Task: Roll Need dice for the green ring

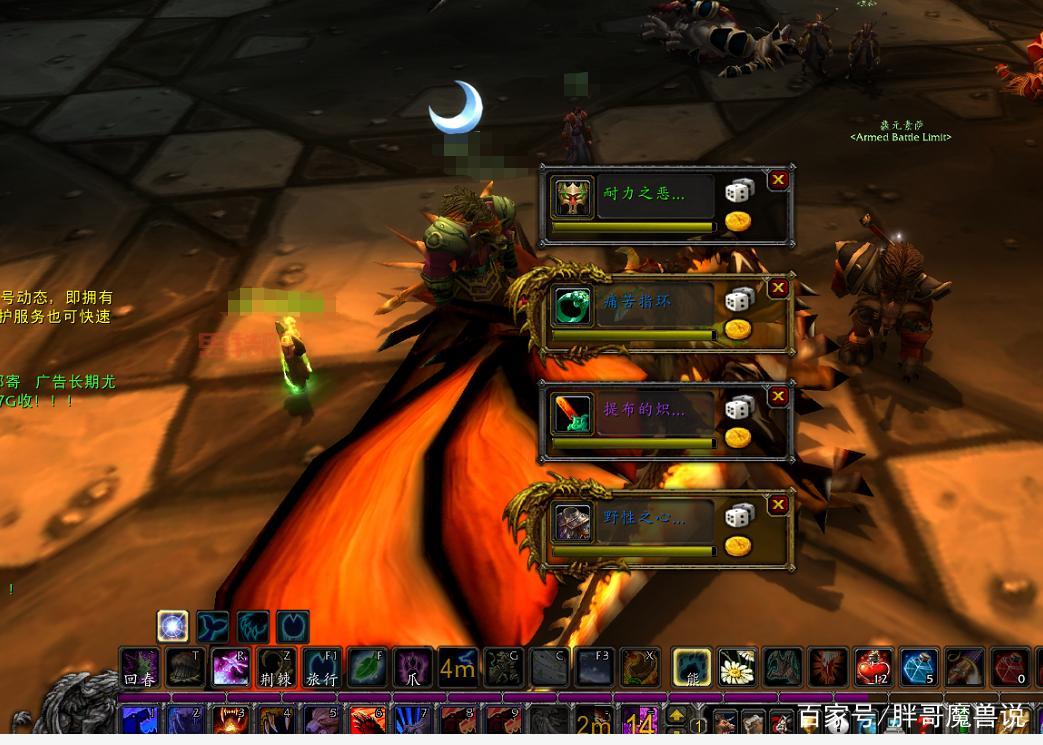Action: click(x=739, y=299)
